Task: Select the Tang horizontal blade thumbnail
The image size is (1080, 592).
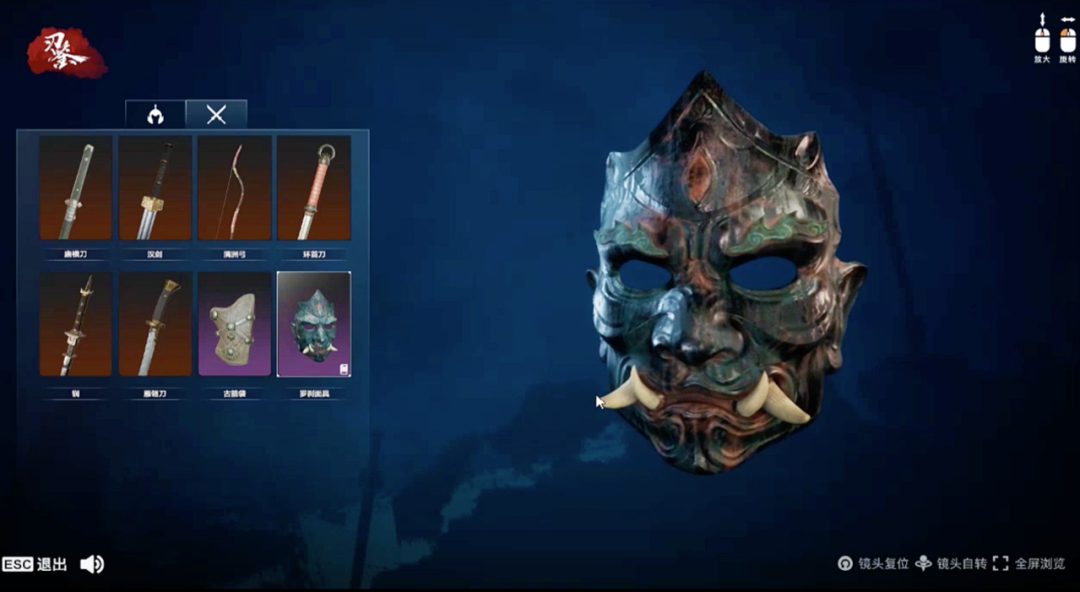Action: click(75, 188)
